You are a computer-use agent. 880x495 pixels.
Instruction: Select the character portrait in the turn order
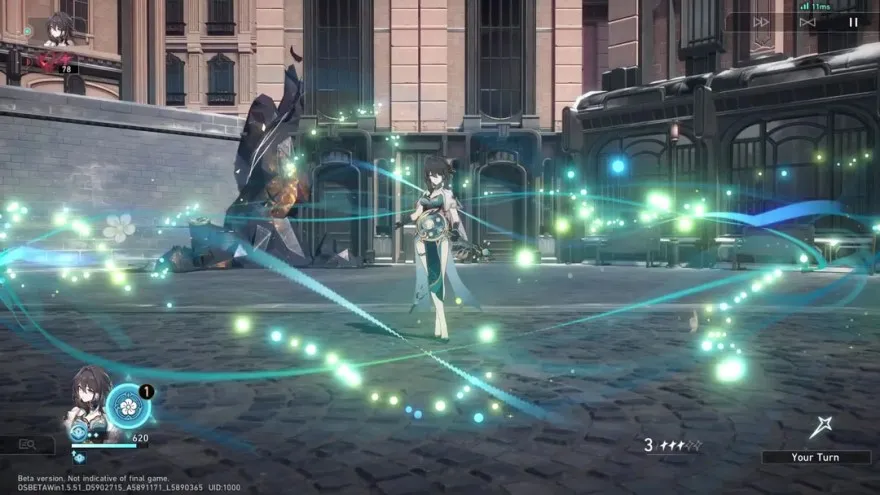(x=58, y=27)
